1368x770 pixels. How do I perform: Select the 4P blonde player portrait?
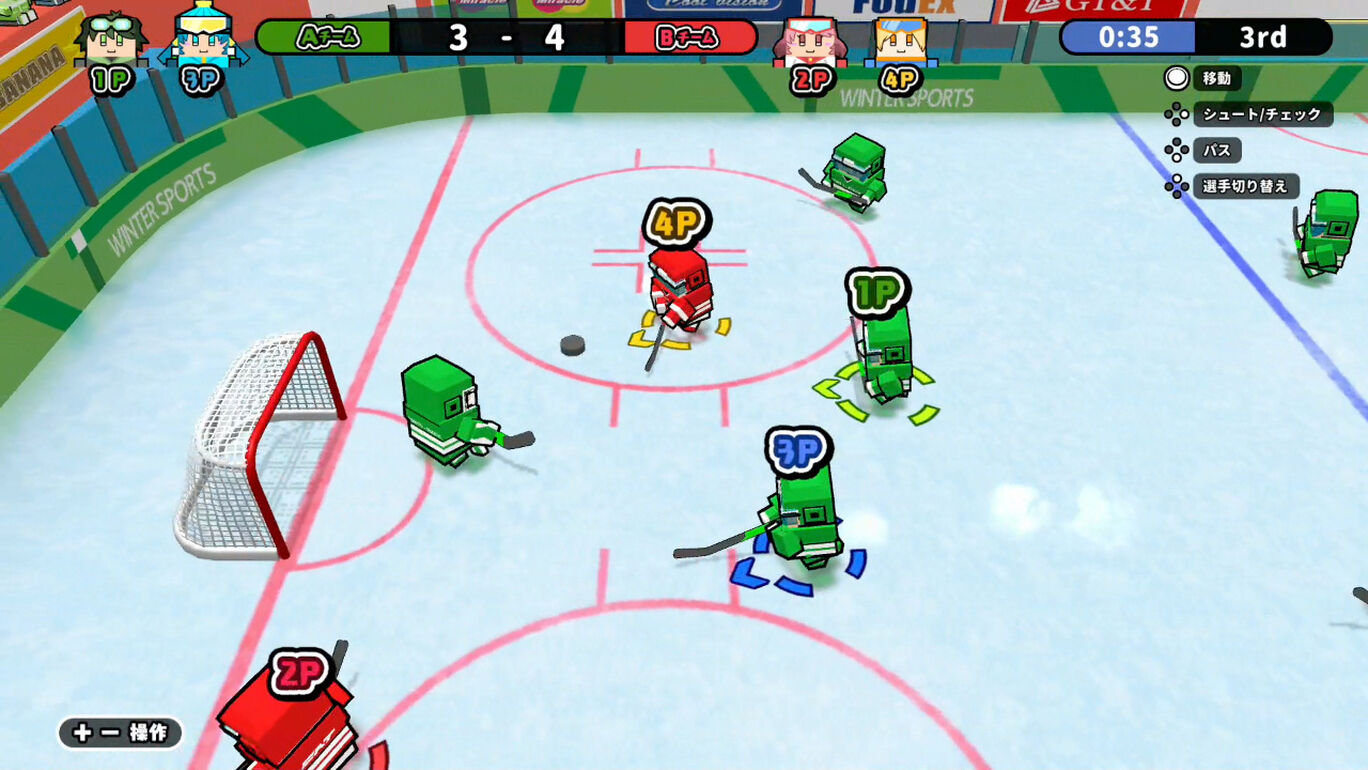coord(900,42)
